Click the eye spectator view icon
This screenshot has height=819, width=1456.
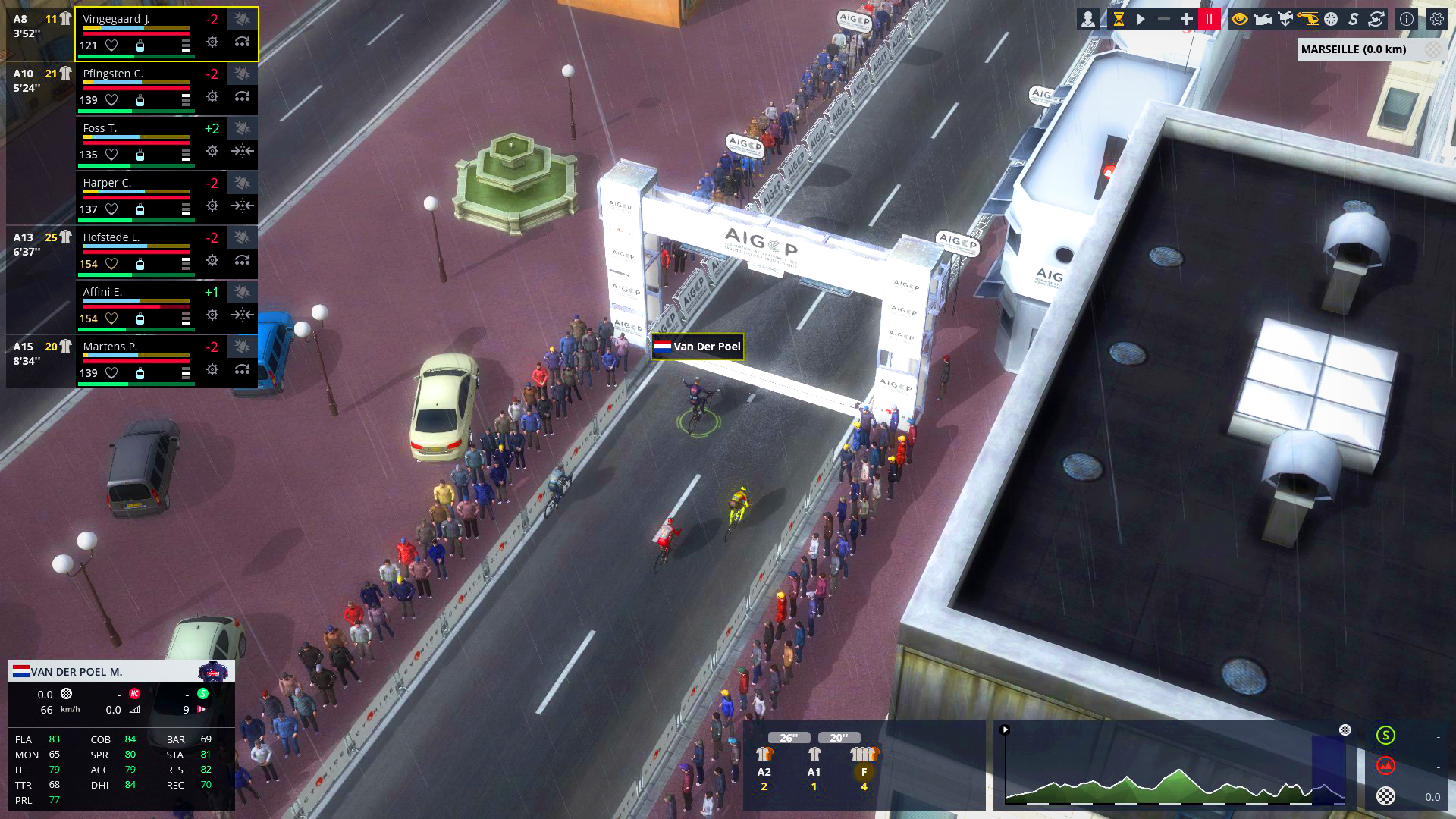(x=1239, y=19)
